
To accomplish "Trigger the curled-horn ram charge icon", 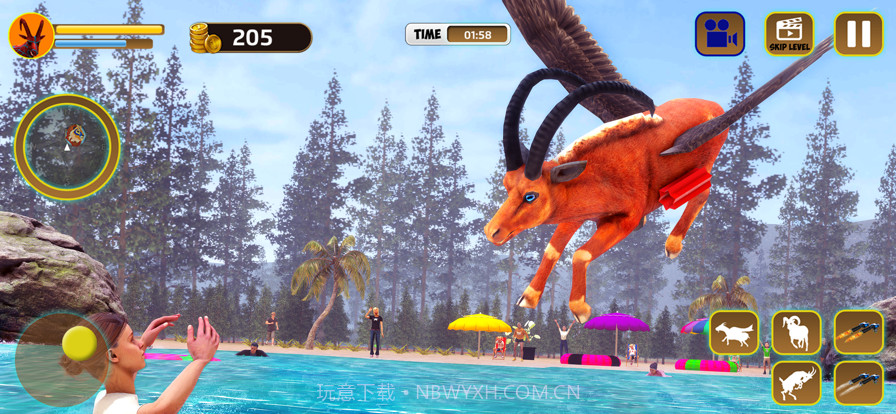I will click(x=796, y=332).
